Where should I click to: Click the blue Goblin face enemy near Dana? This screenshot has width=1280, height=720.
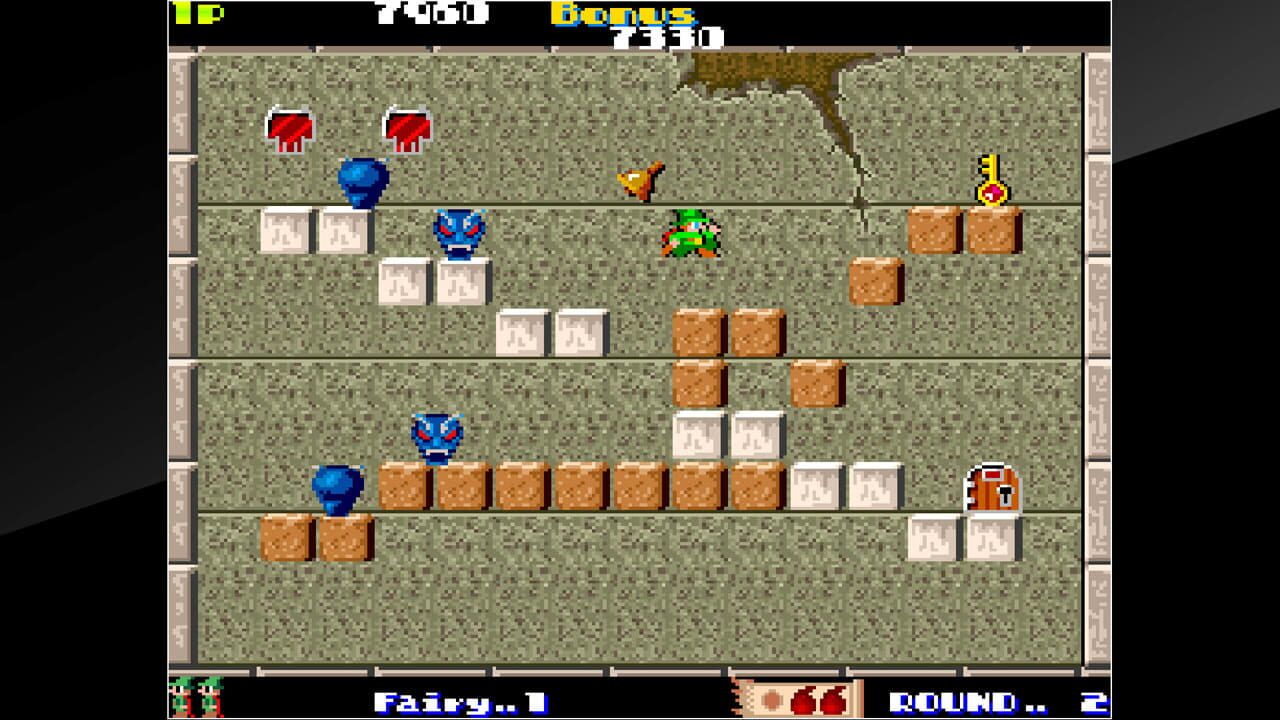[x=460, y=233]
